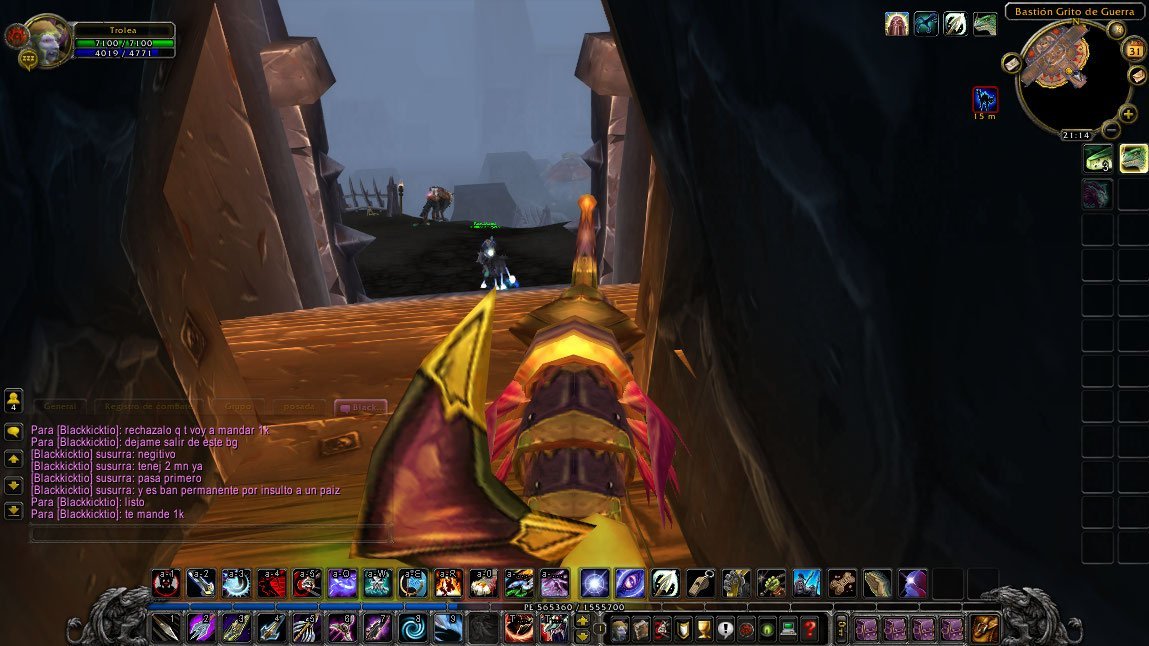Click the chat input box
1149x646 pixels.
[x=210, y=534]
